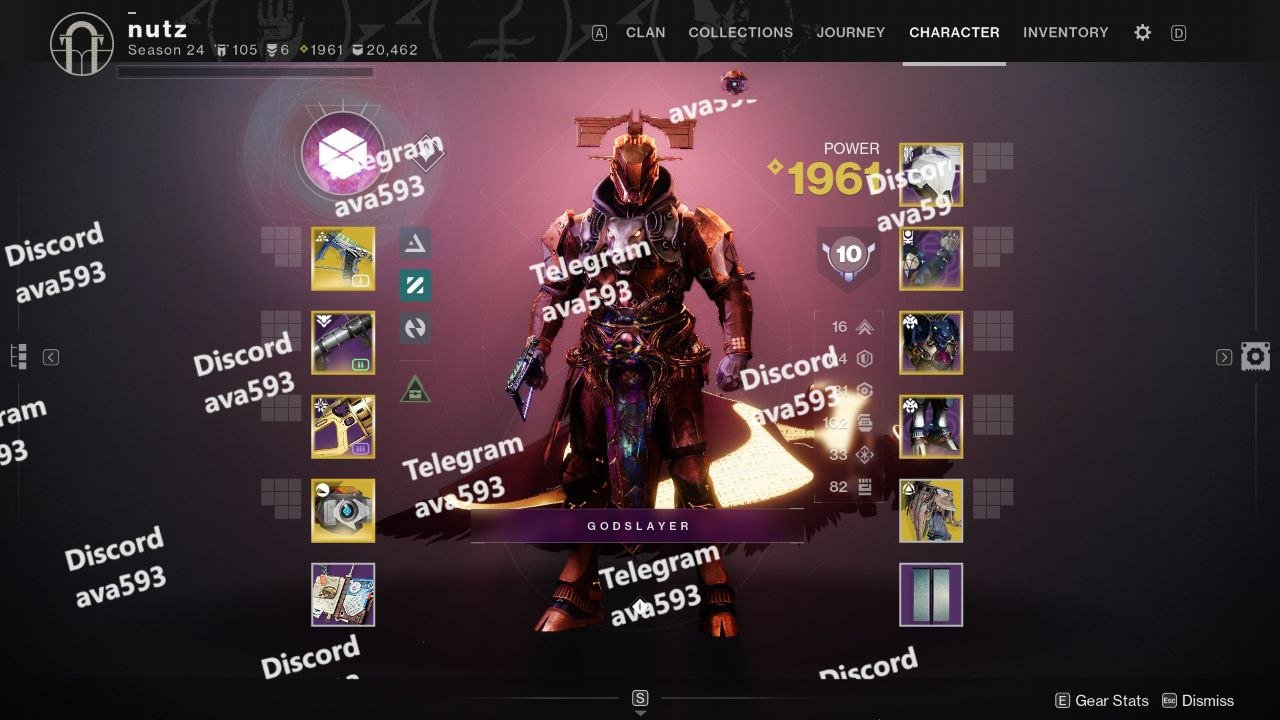Select the equipped Hunter cloak slot
This screenshot has width=1280, height=720.
(x=931, y=510)
